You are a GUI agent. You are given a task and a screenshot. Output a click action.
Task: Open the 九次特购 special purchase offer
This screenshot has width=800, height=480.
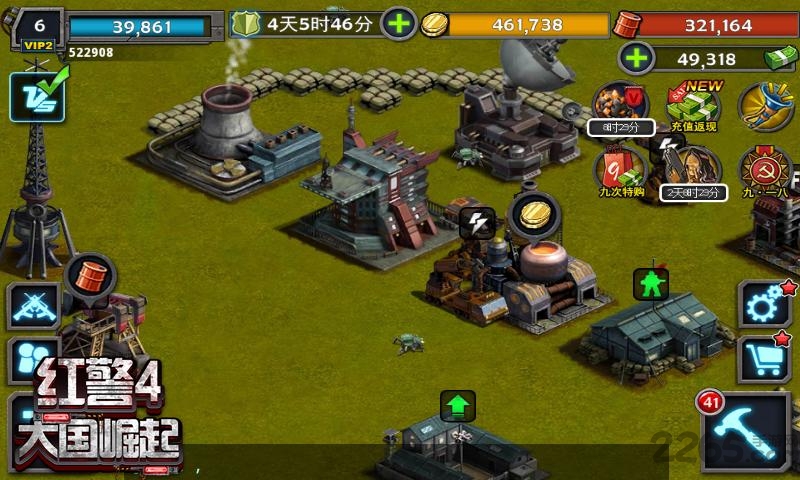pyautogui.click(x=620, y=171)
